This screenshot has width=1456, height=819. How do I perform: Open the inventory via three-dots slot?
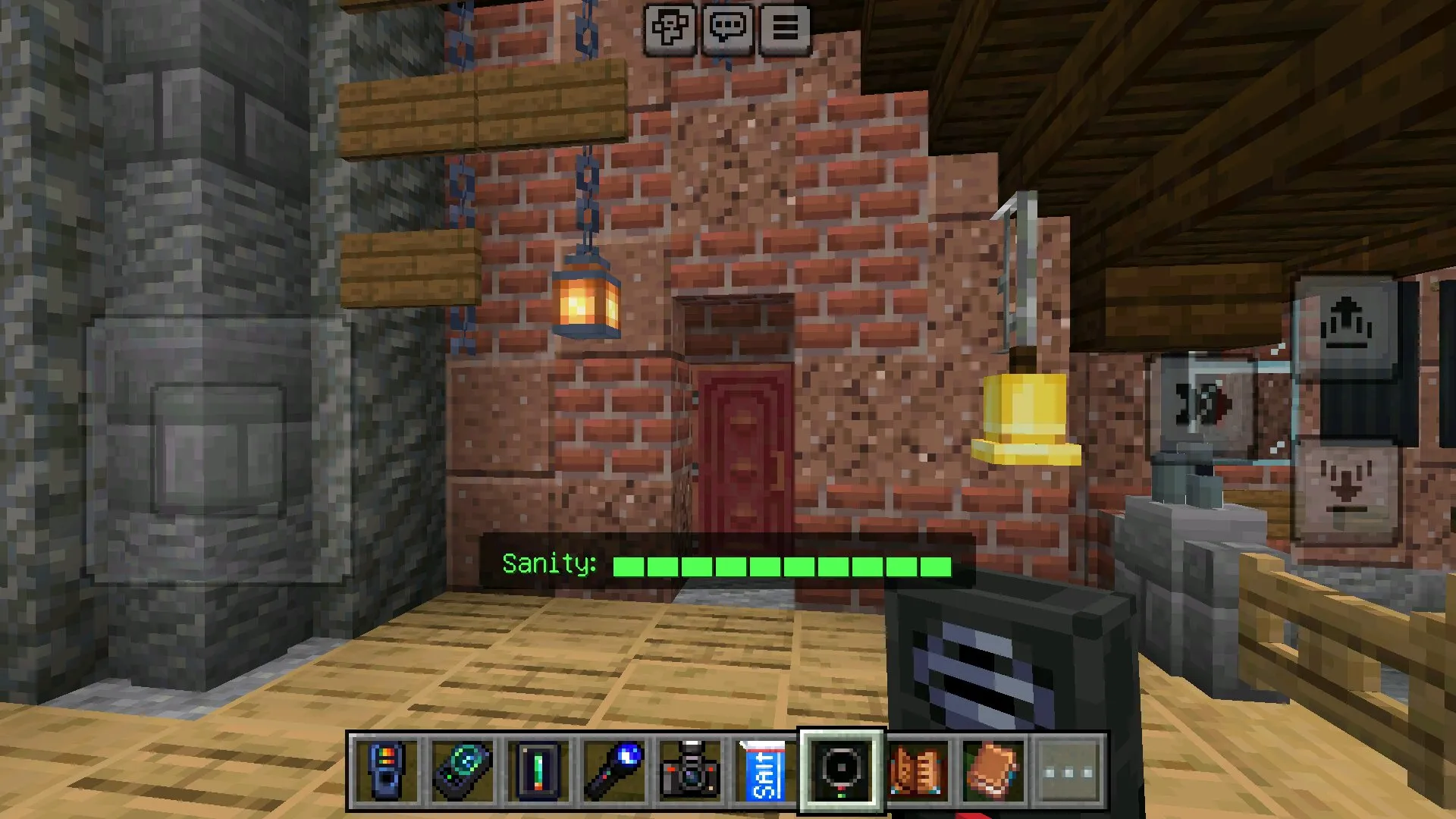tap(1068, 771)
